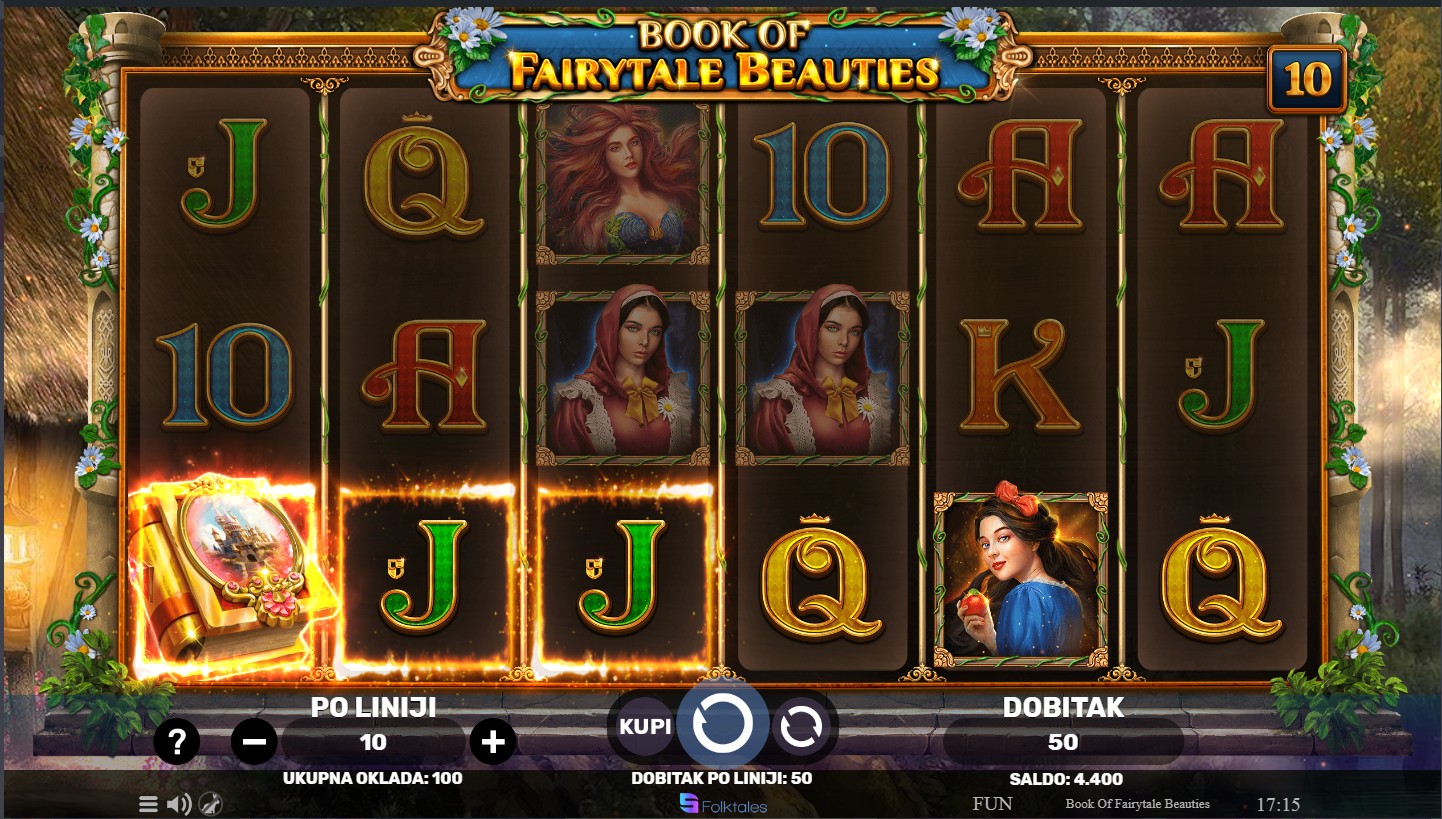Spin the reels with the big circular button
1442x819 pixels.
722,725
